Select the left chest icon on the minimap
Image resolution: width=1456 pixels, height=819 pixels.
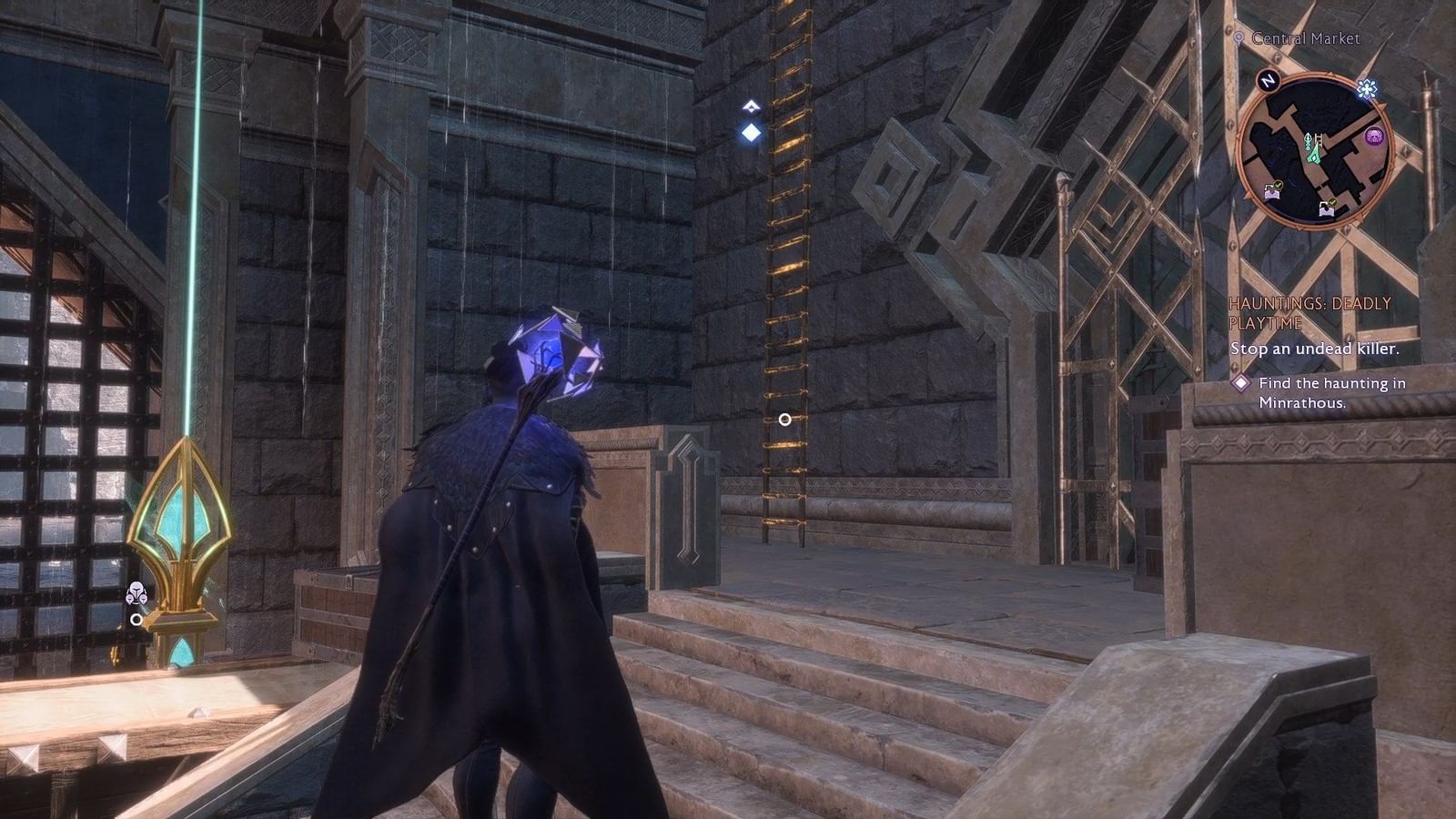[1272, 195]
